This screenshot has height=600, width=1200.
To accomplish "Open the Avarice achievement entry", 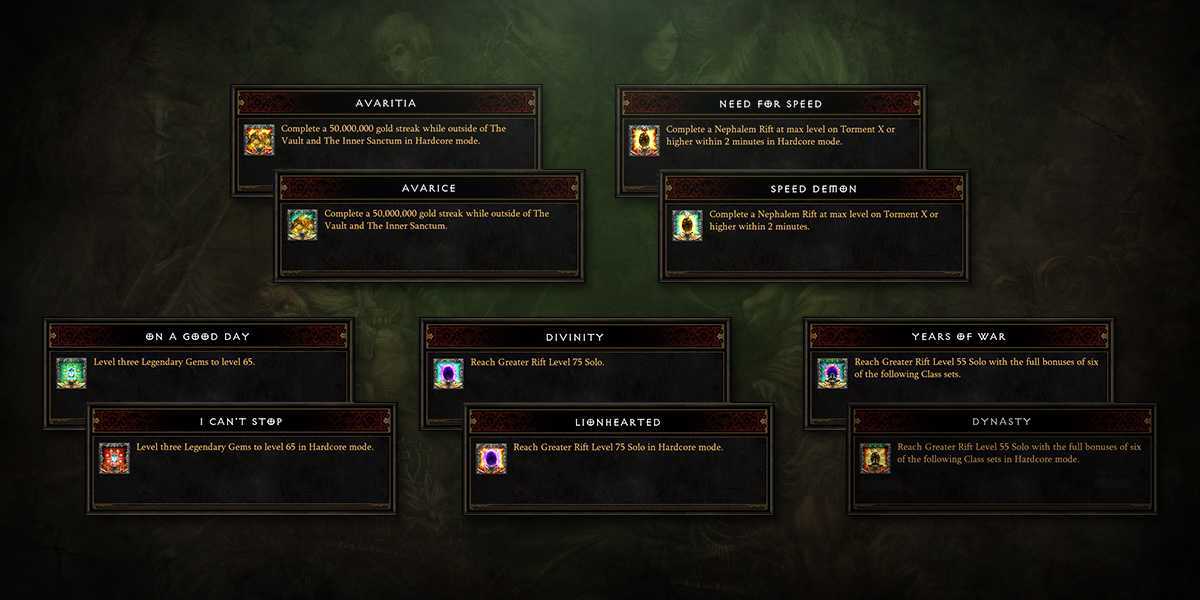I will click(x=429, y=188).
